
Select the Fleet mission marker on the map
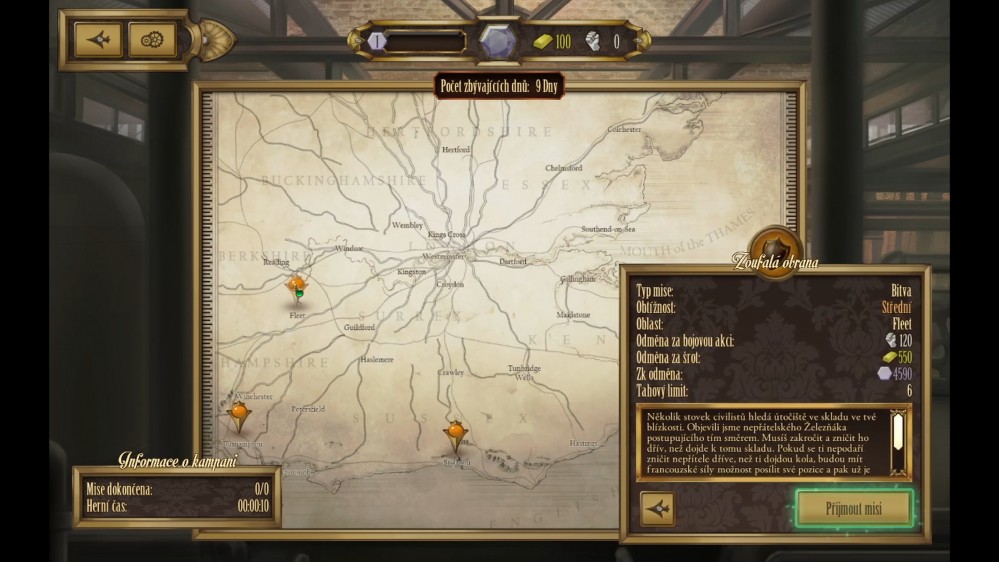[297, 288]
